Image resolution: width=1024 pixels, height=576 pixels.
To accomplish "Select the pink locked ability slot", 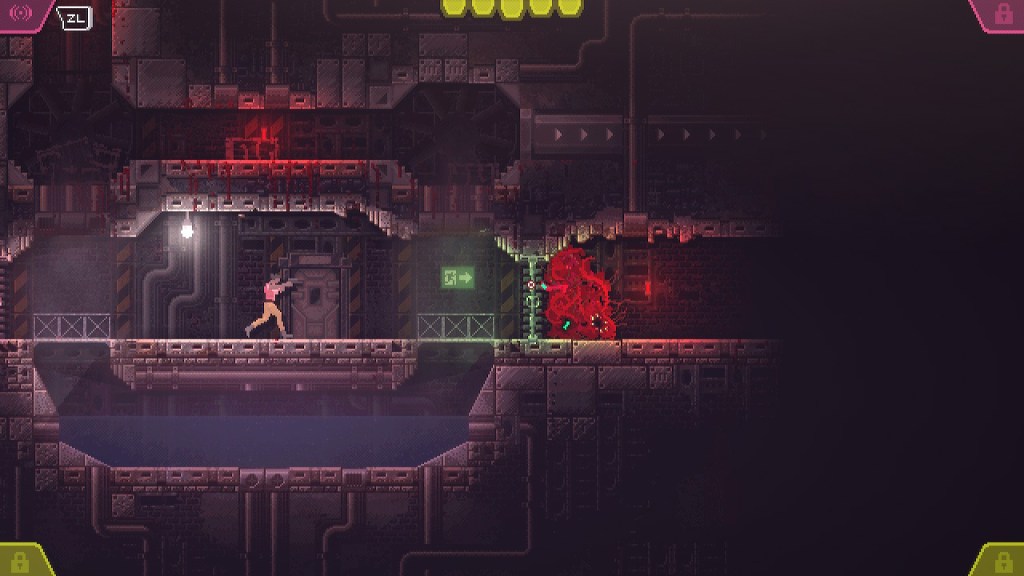I will 1002,14.
